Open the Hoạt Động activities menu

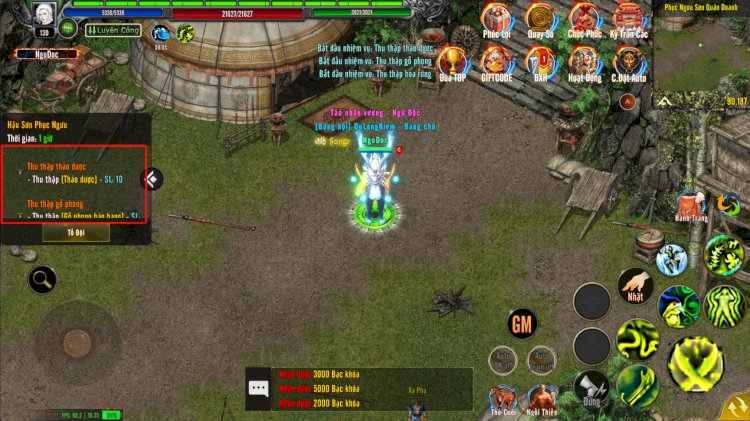(584, 62)
